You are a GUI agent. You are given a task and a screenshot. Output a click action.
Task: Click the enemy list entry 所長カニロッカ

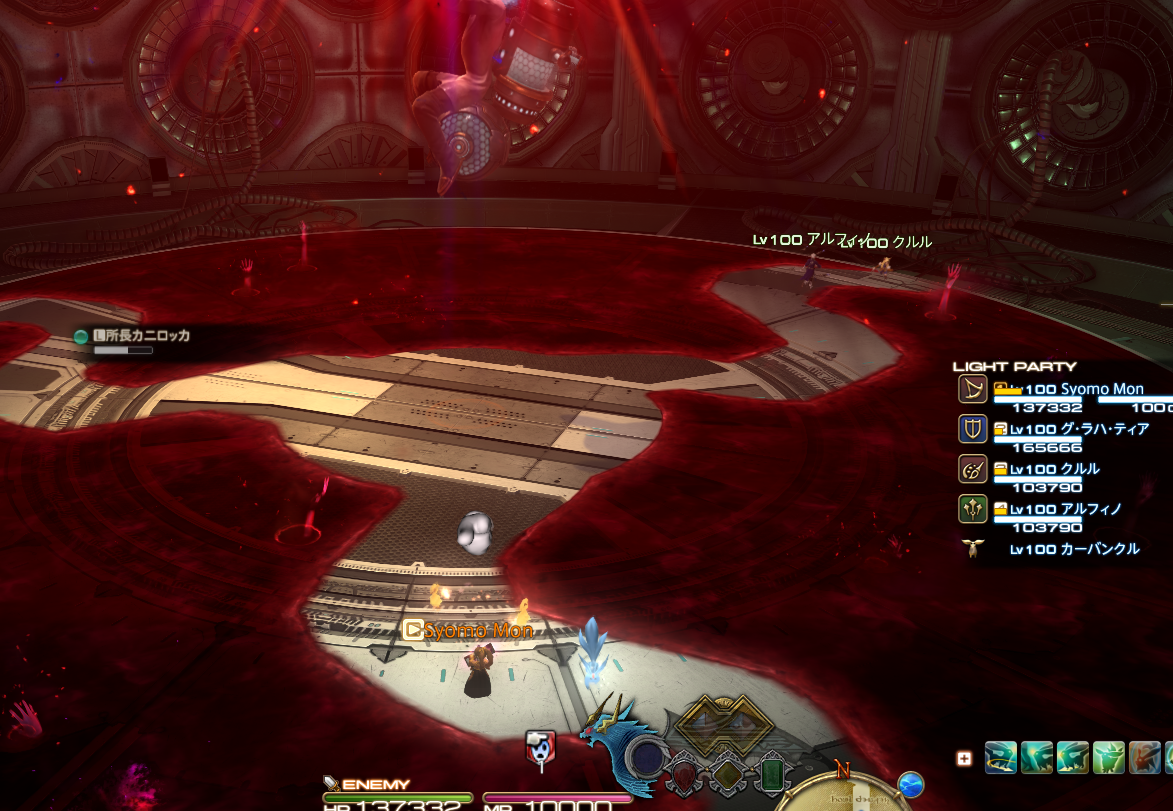140,336
